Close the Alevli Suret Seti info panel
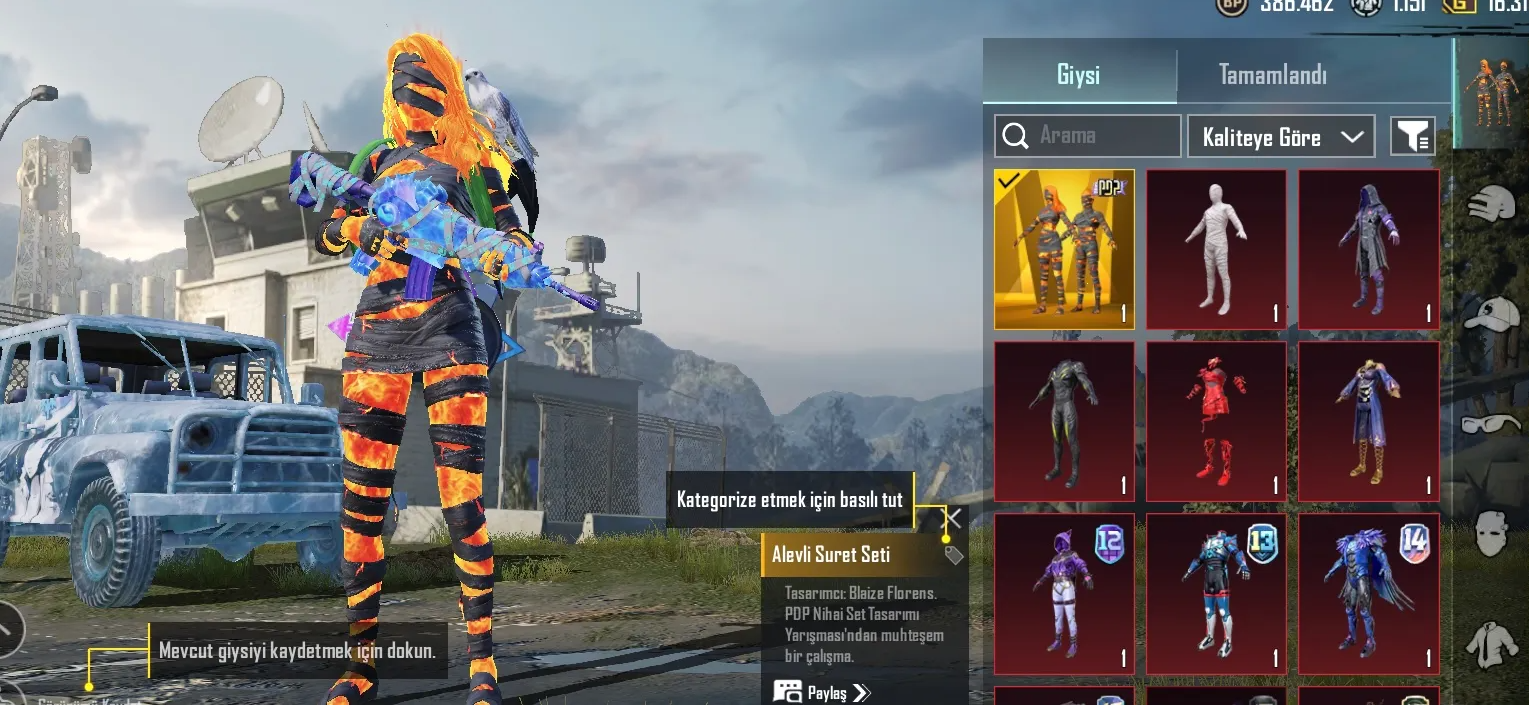 pos(953,518)
